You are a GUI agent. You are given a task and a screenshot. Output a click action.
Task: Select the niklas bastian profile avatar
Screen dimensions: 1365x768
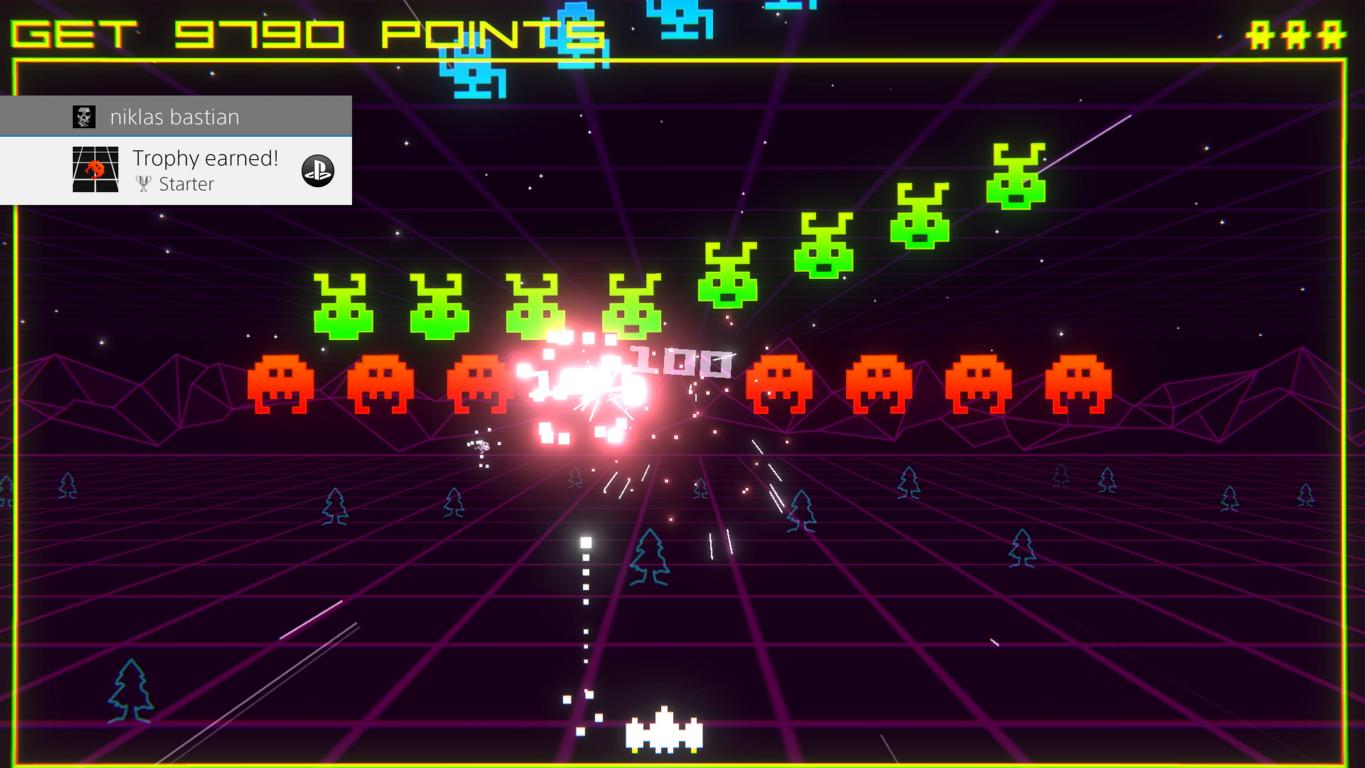tap(85, 117)
